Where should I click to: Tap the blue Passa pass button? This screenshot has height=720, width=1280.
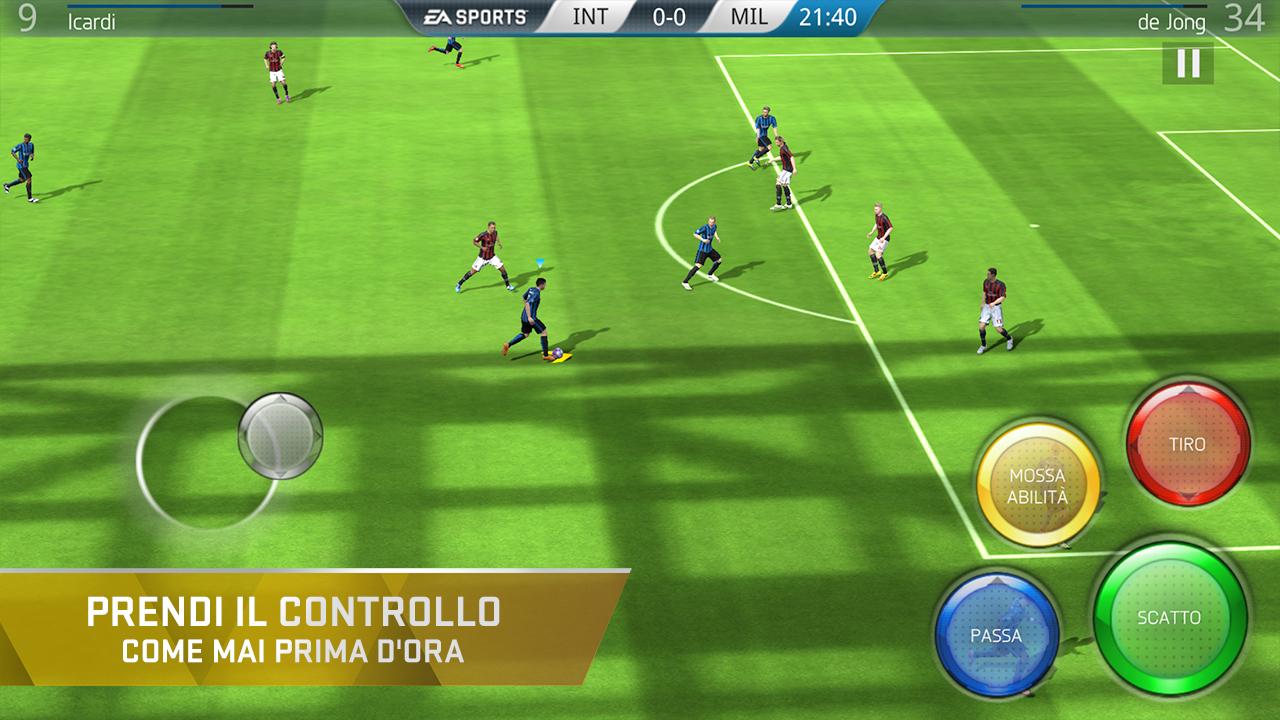click(x=995, y=635)
